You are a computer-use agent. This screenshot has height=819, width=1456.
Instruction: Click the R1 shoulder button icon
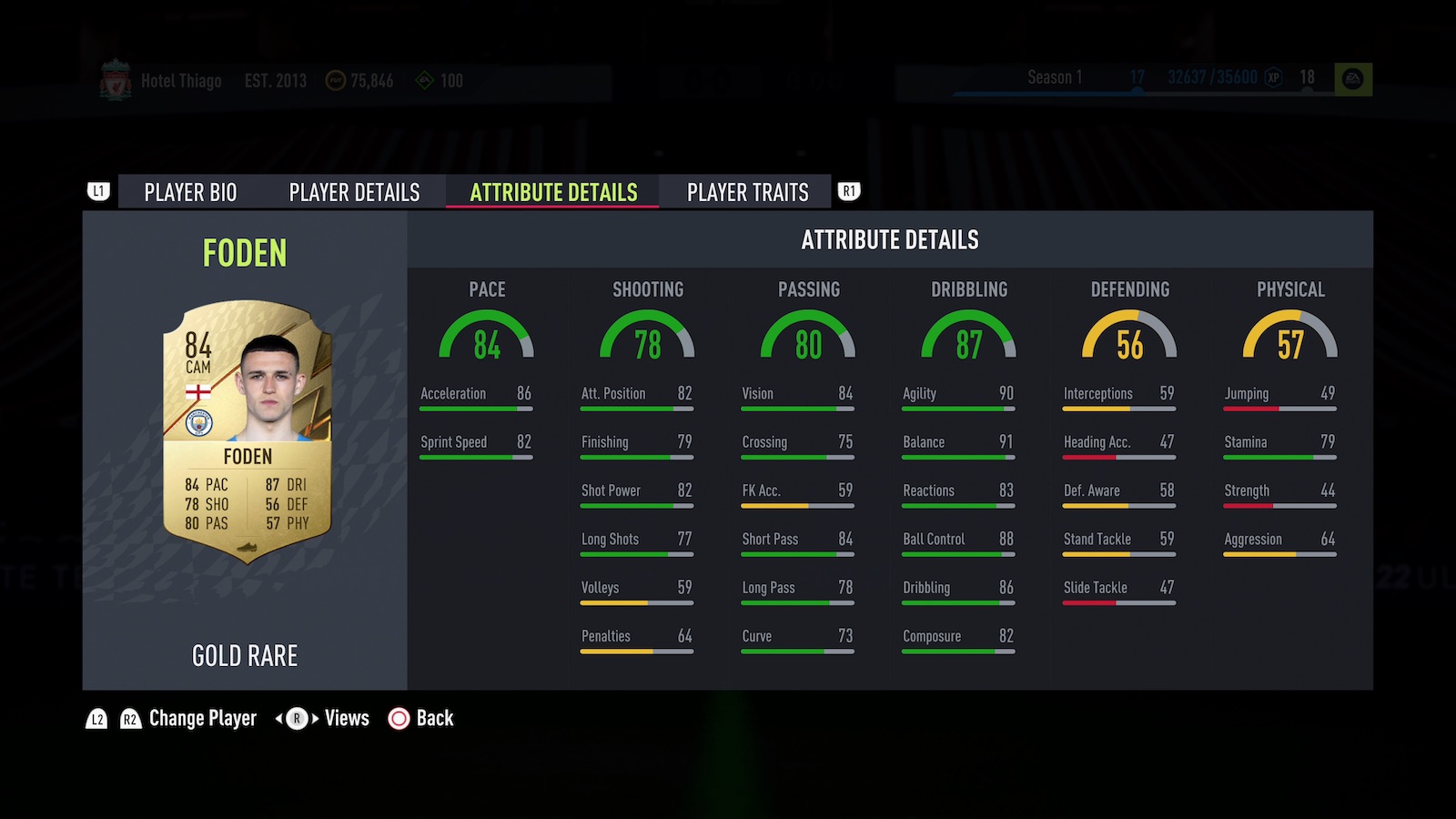click(848, 191)
